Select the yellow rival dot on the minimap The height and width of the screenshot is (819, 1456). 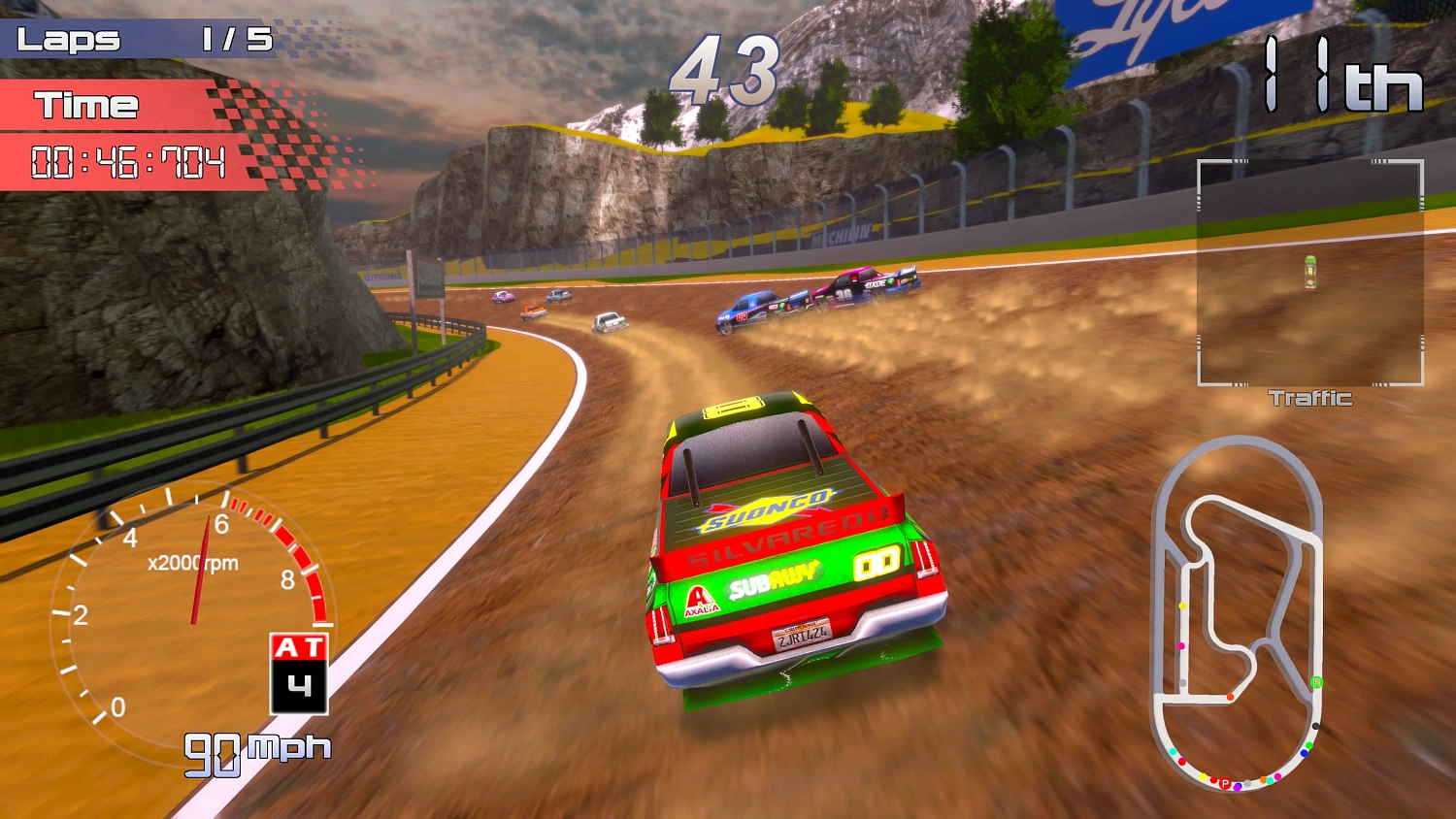click(x=1181, y=605)
